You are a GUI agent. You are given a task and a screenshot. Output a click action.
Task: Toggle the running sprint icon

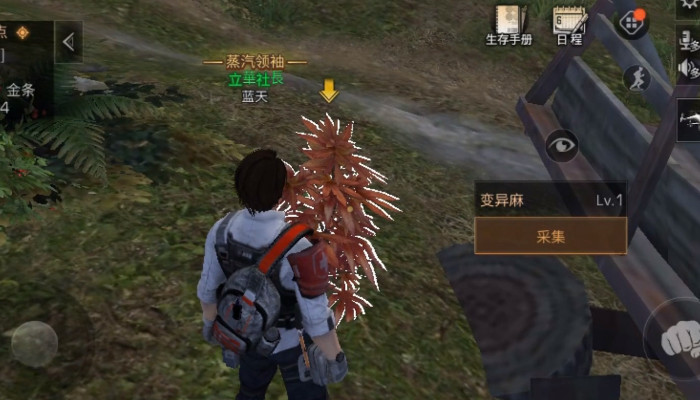[636, 78]
